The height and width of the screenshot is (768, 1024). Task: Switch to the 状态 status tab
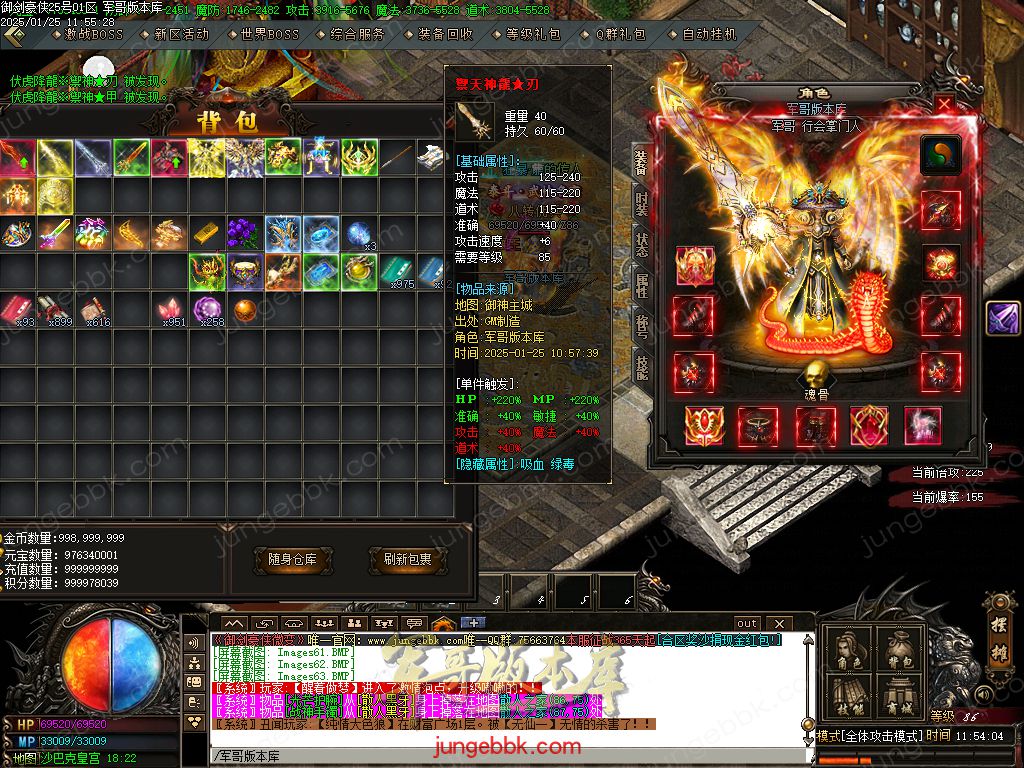pos(640,247)
